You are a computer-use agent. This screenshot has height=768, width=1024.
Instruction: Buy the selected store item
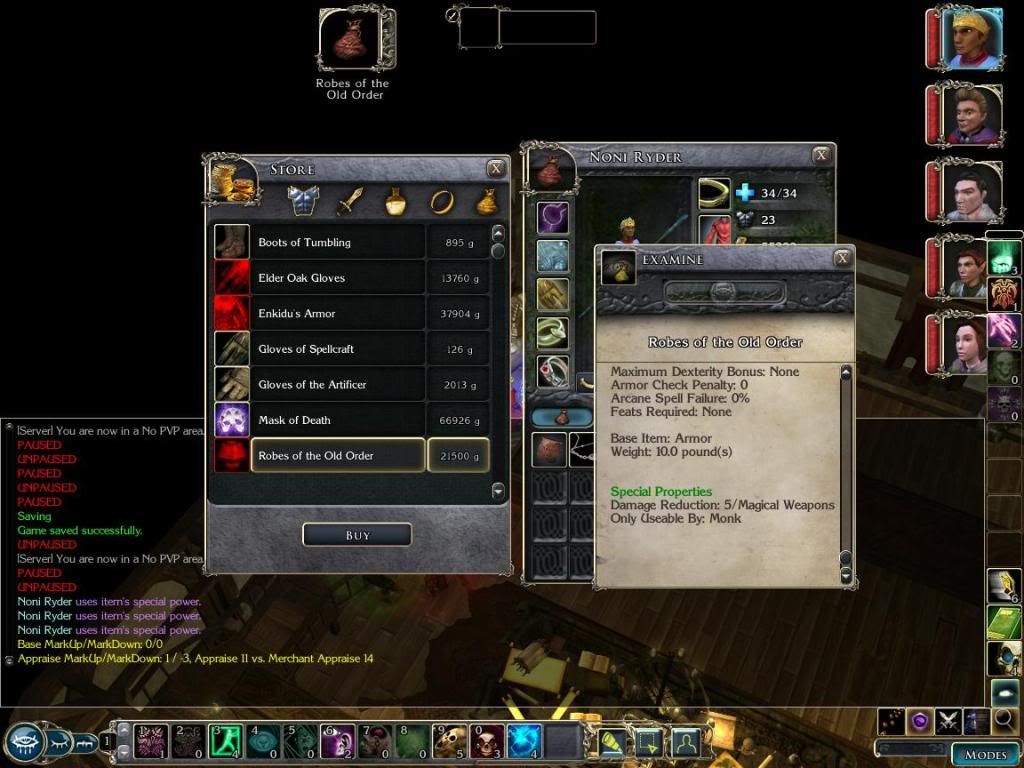click(x=357, y=535)
